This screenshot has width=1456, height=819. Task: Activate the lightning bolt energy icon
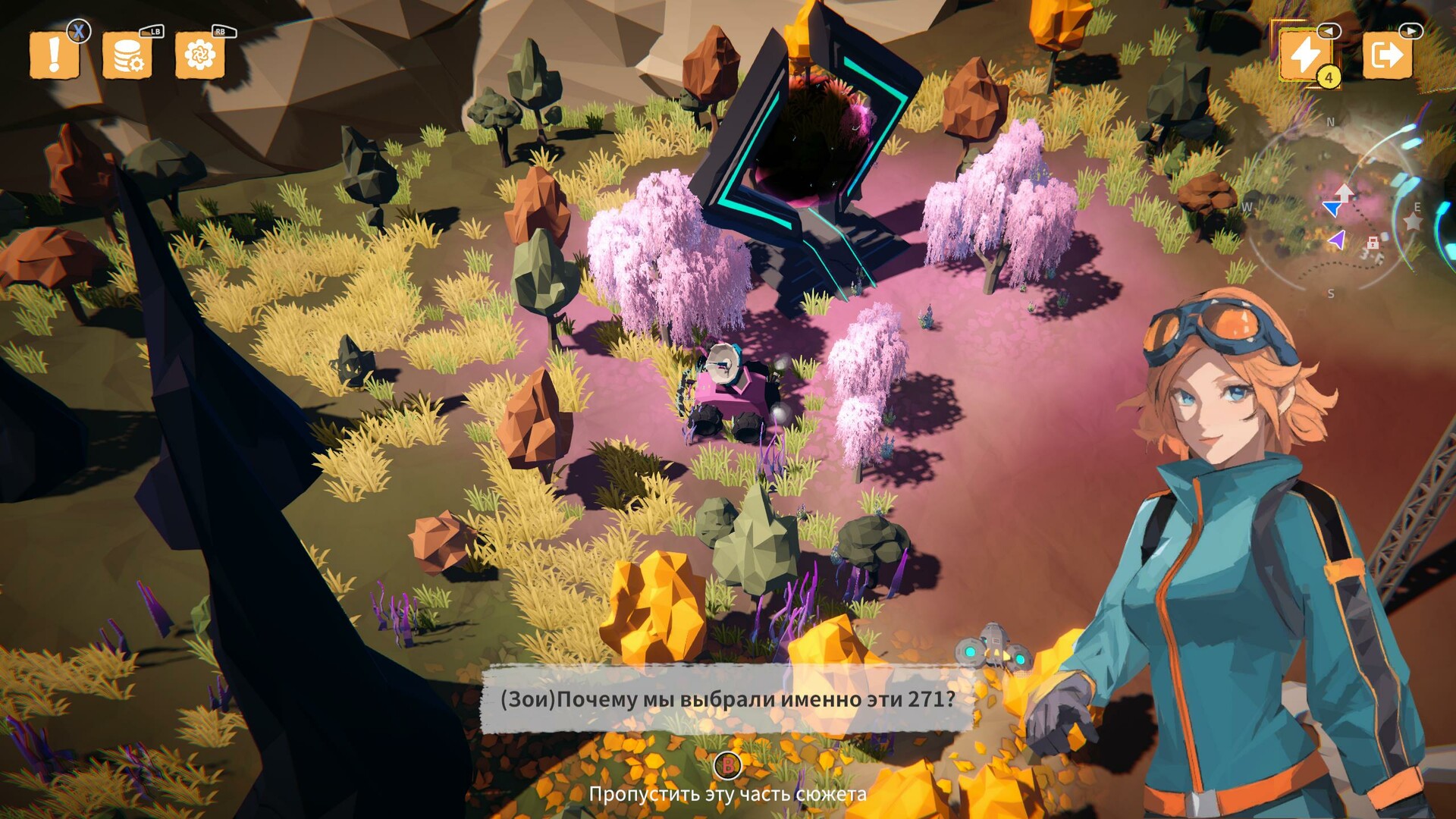[1305, 55]
